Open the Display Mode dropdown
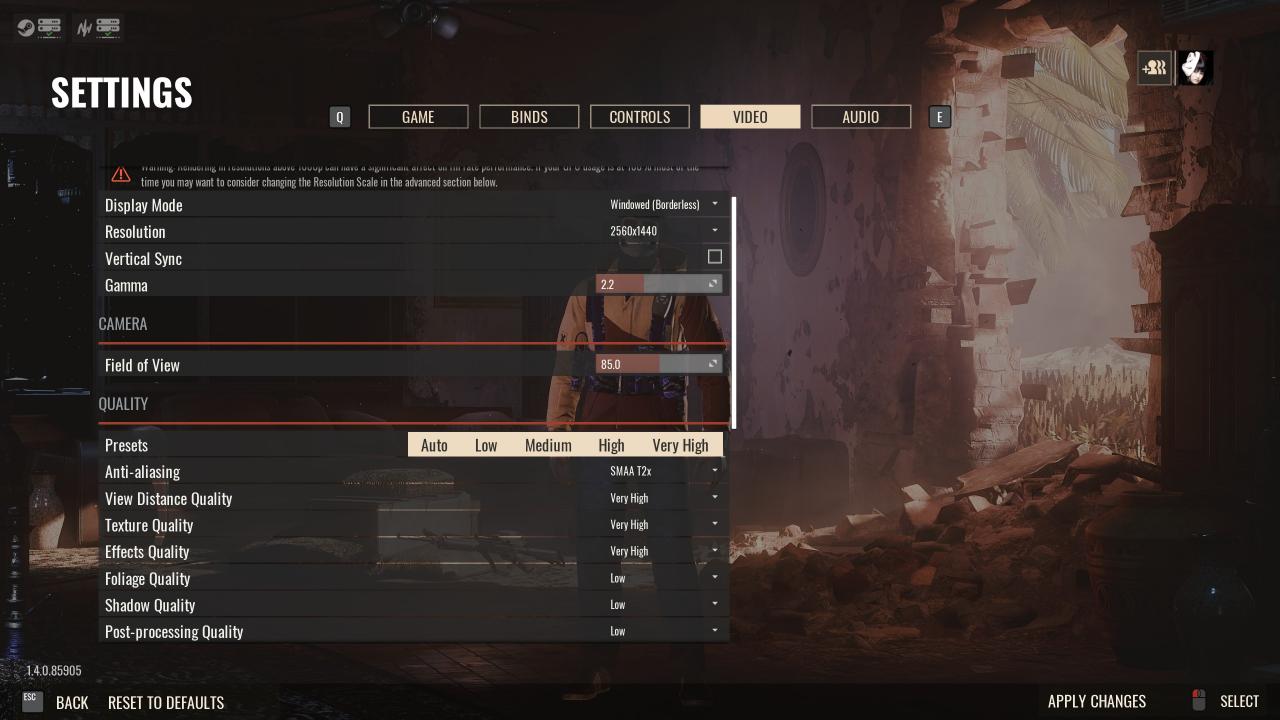The width and height of the screenshot is (1280, 720). [x=663, y=205]
